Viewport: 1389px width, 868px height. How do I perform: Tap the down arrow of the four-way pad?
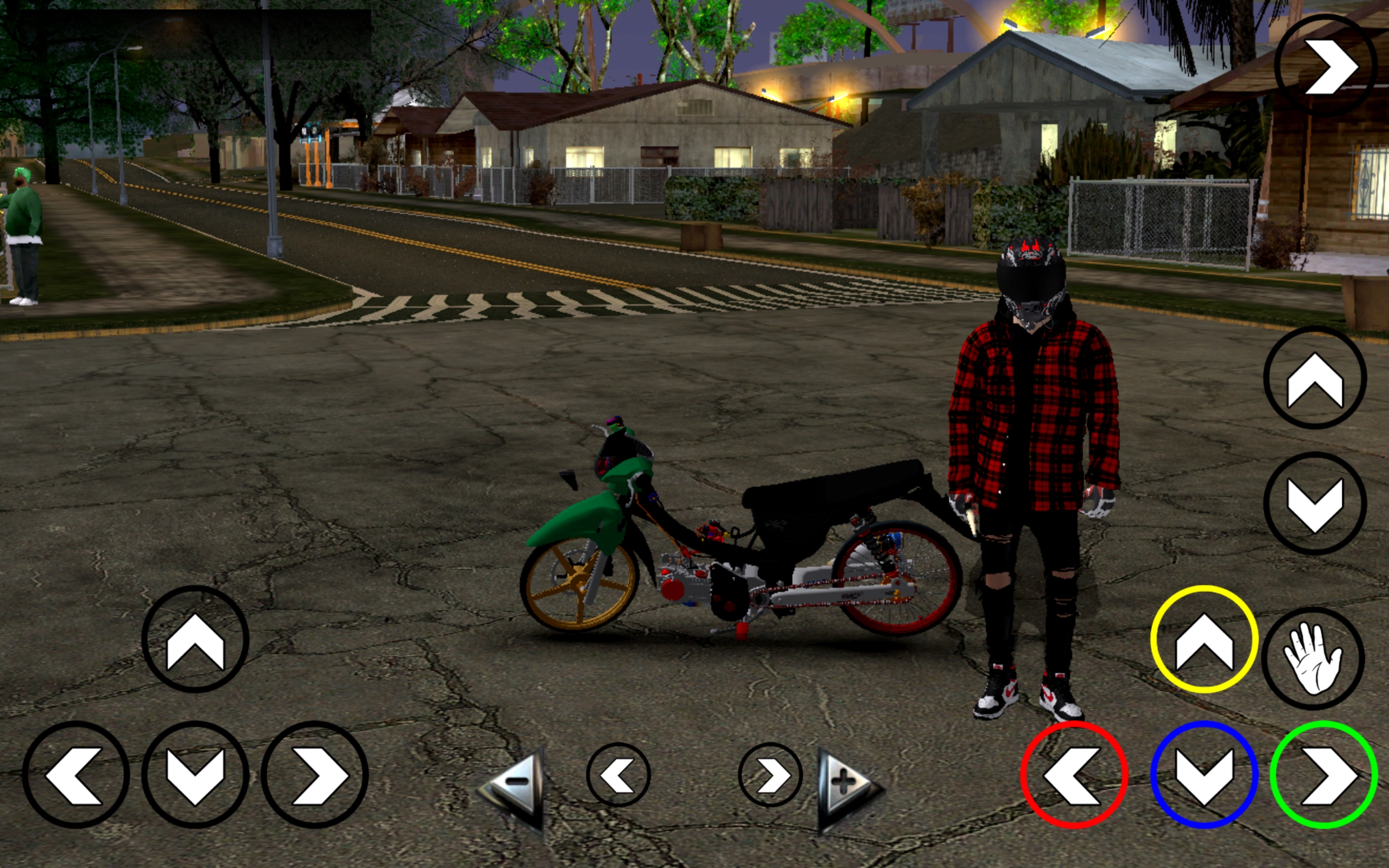[x=195, y=775]
